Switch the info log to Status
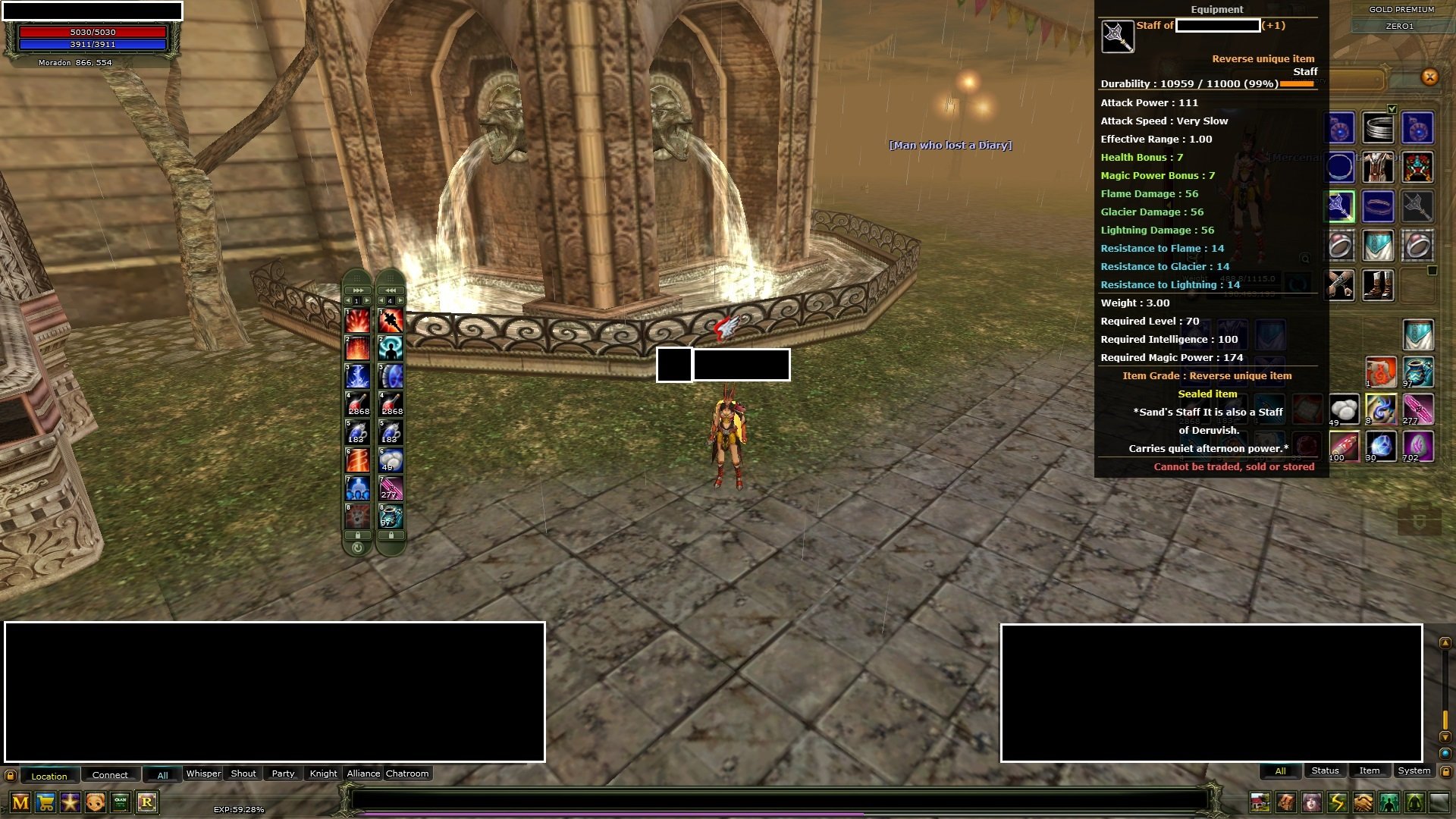Screen dimensions: 1456x819 click(1325, 771)
